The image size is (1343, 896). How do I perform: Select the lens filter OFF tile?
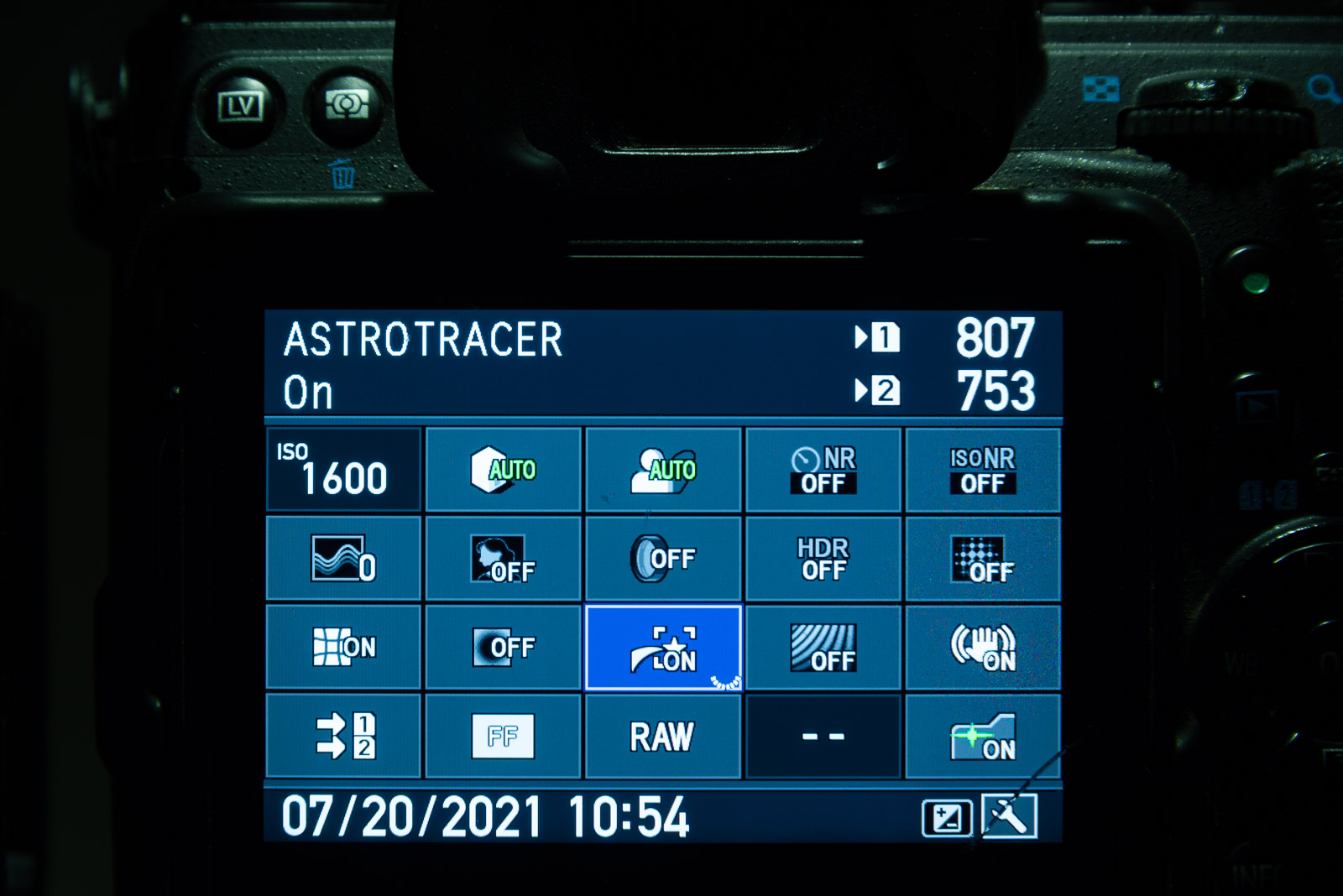(663, 559)
